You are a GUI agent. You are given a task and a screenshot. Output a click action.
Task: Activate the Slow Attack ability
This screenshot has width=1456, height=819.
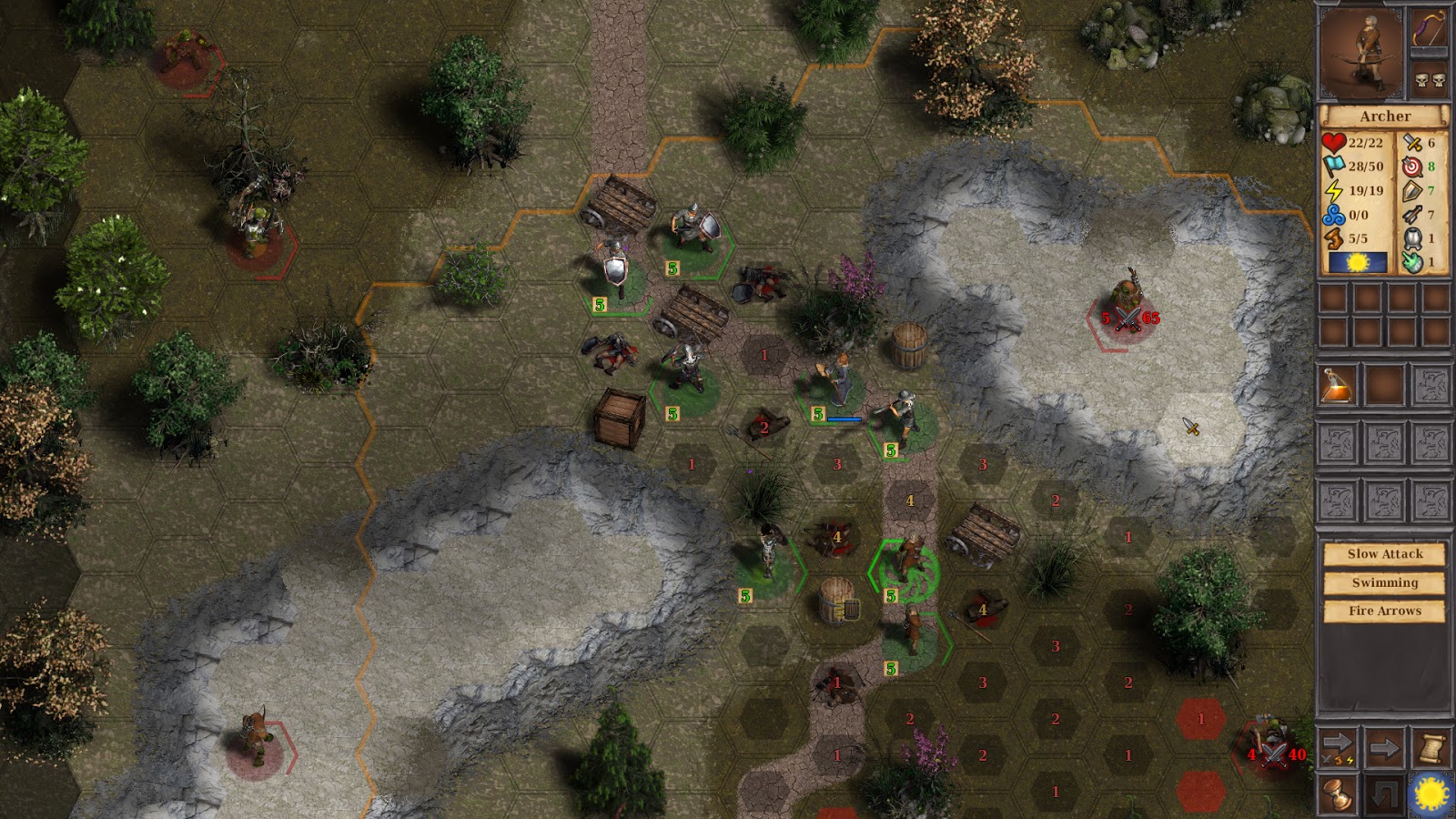pyautogui.click(x=1384, y=553)
